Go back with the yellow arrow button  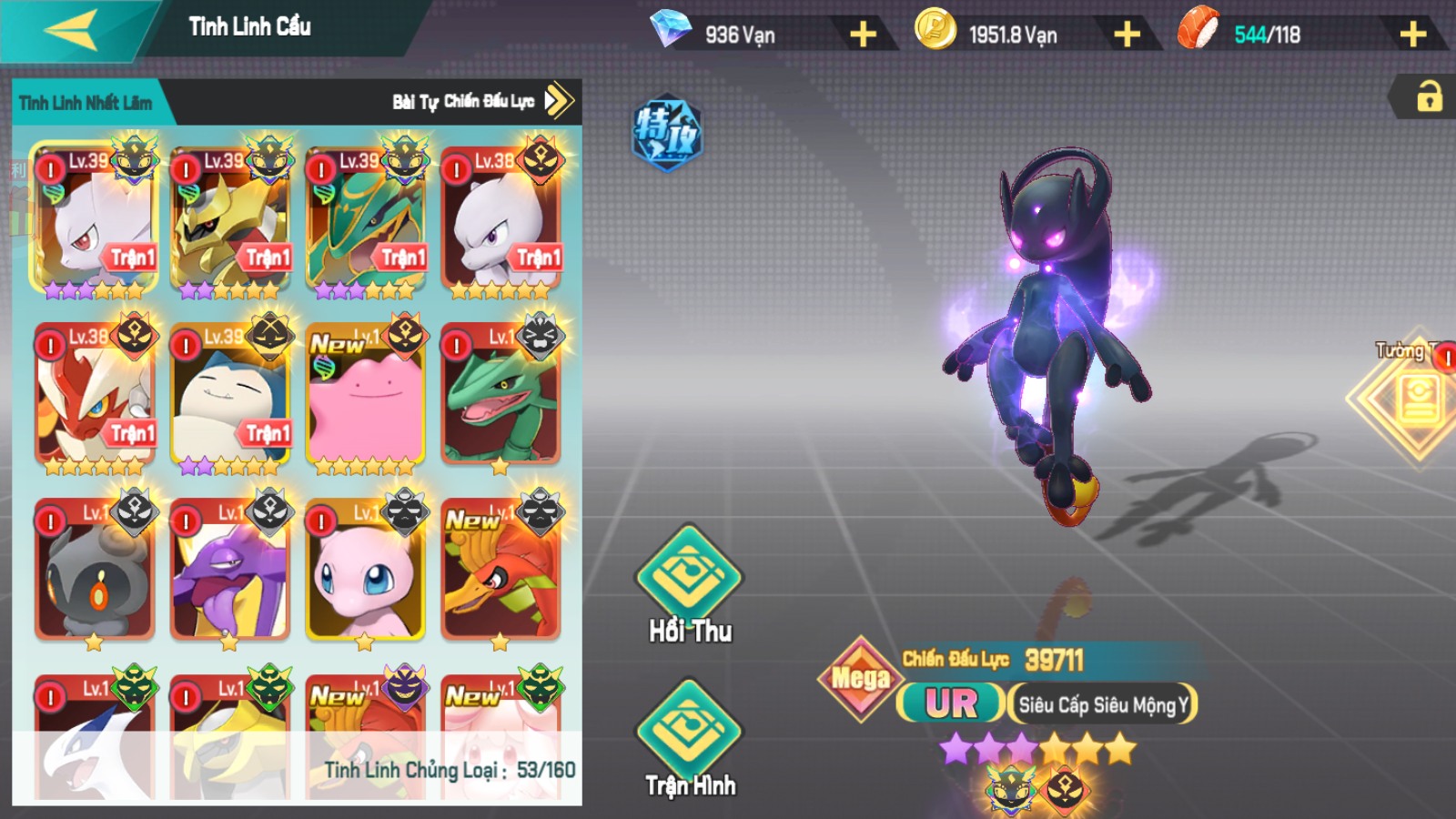point(71,30)
